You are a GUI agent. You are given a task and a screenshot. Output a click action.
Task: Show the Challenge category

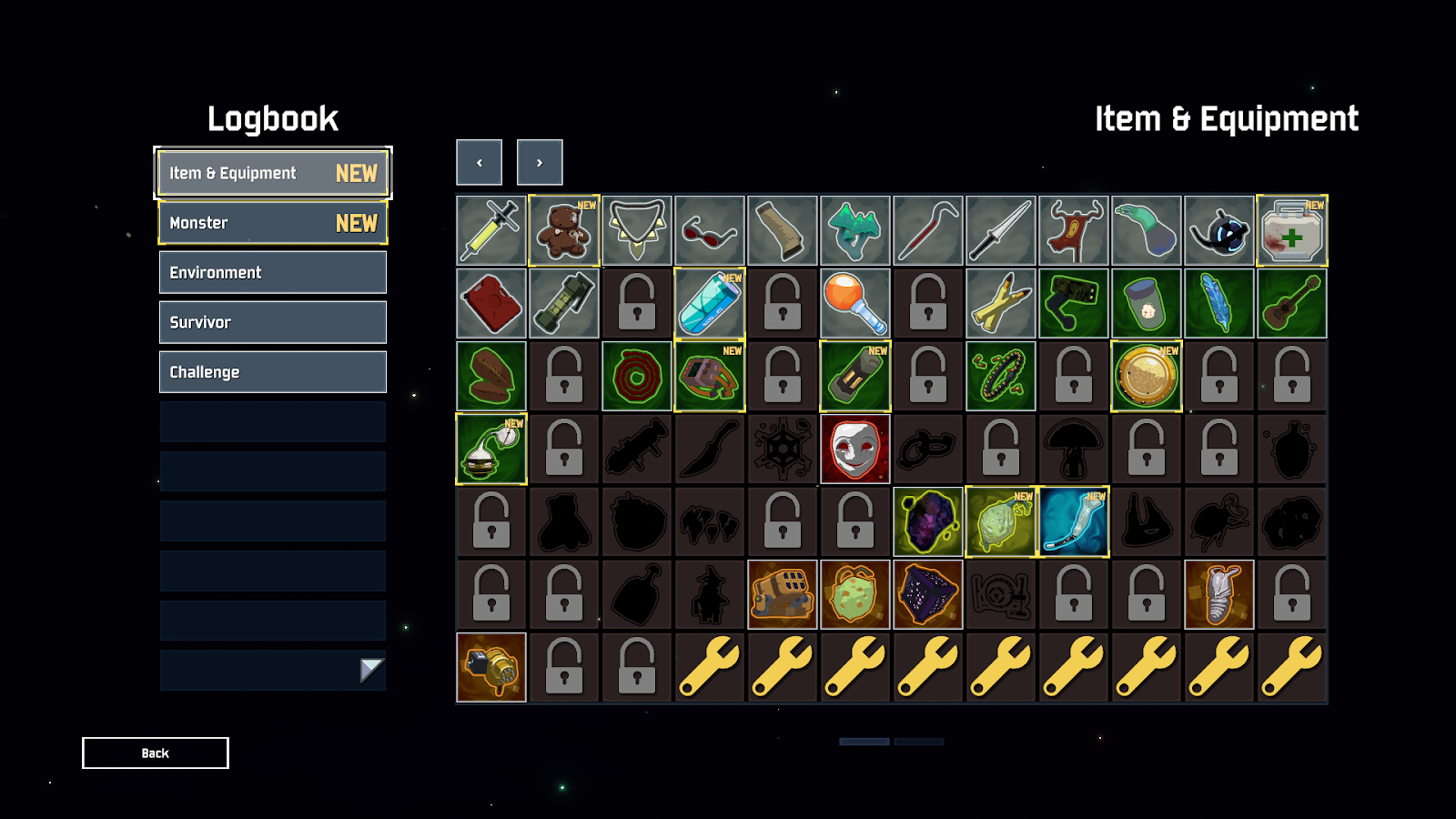(273, 372)
